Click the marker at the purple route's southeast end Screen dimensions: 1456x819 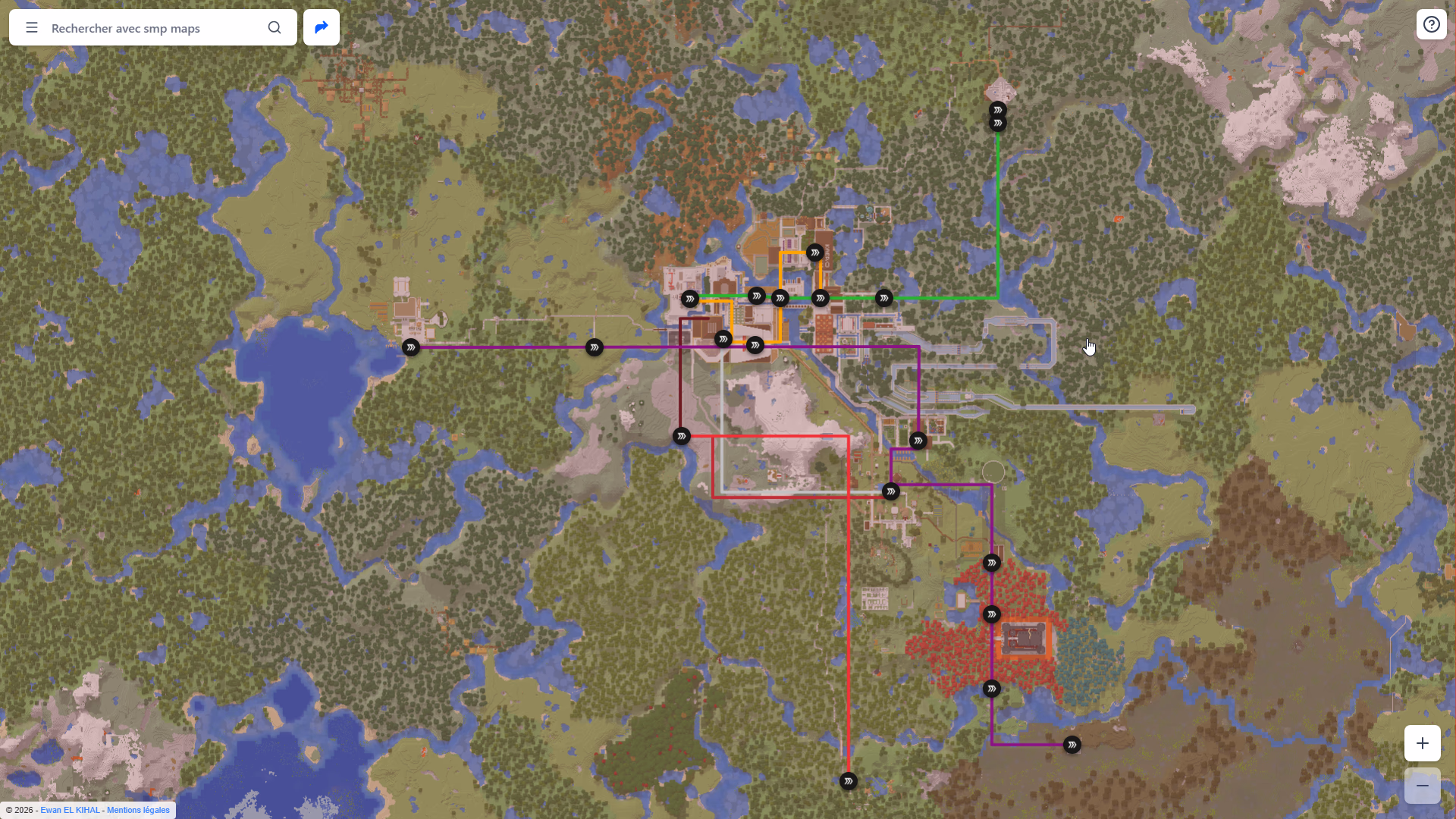point(1072,745)
